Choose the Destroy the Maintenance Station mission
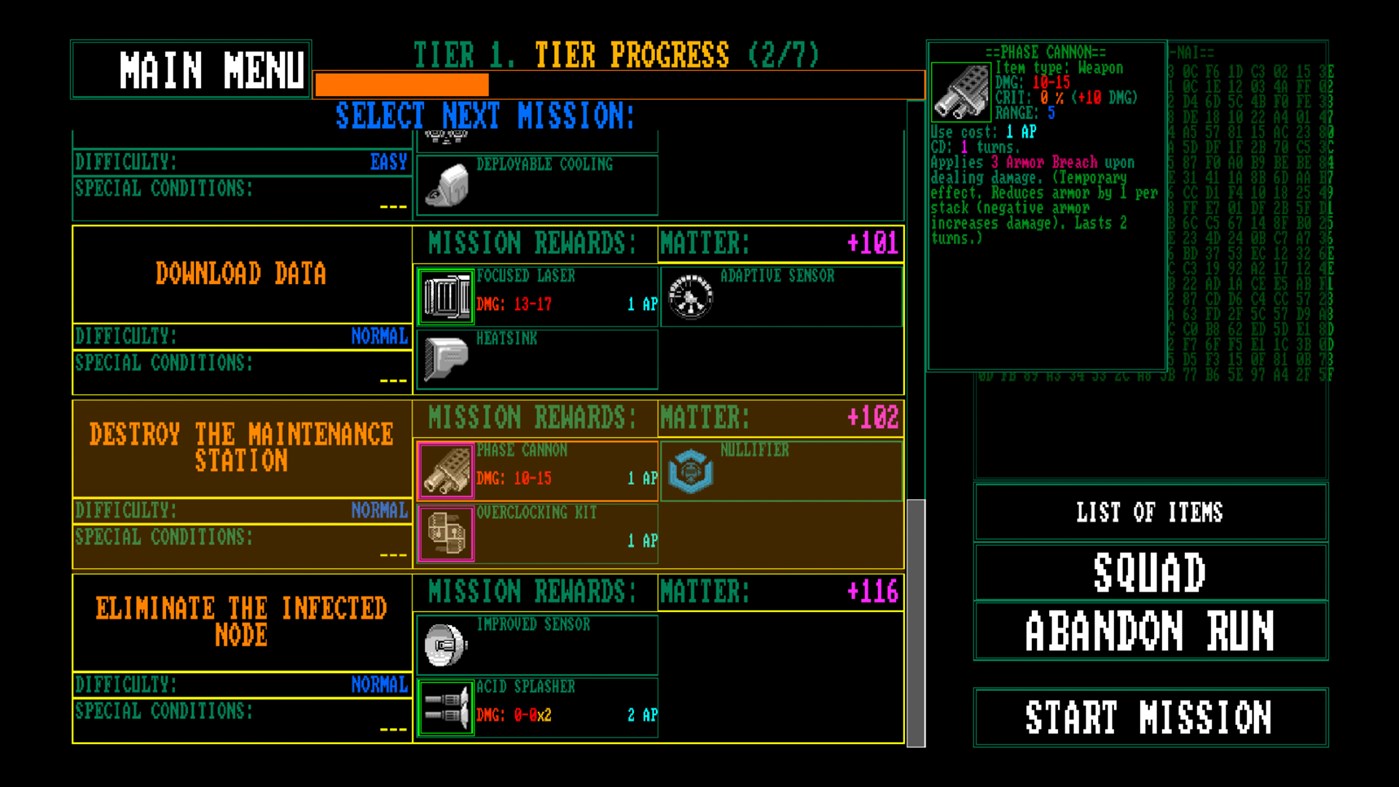Viewport: 1399px width, 787px height. pyautogui.click(x=240, y=444)
